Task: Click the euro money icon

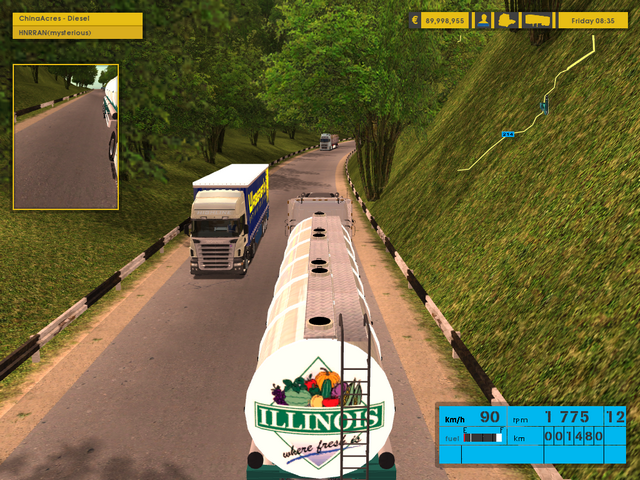Action: coord(415,20)
